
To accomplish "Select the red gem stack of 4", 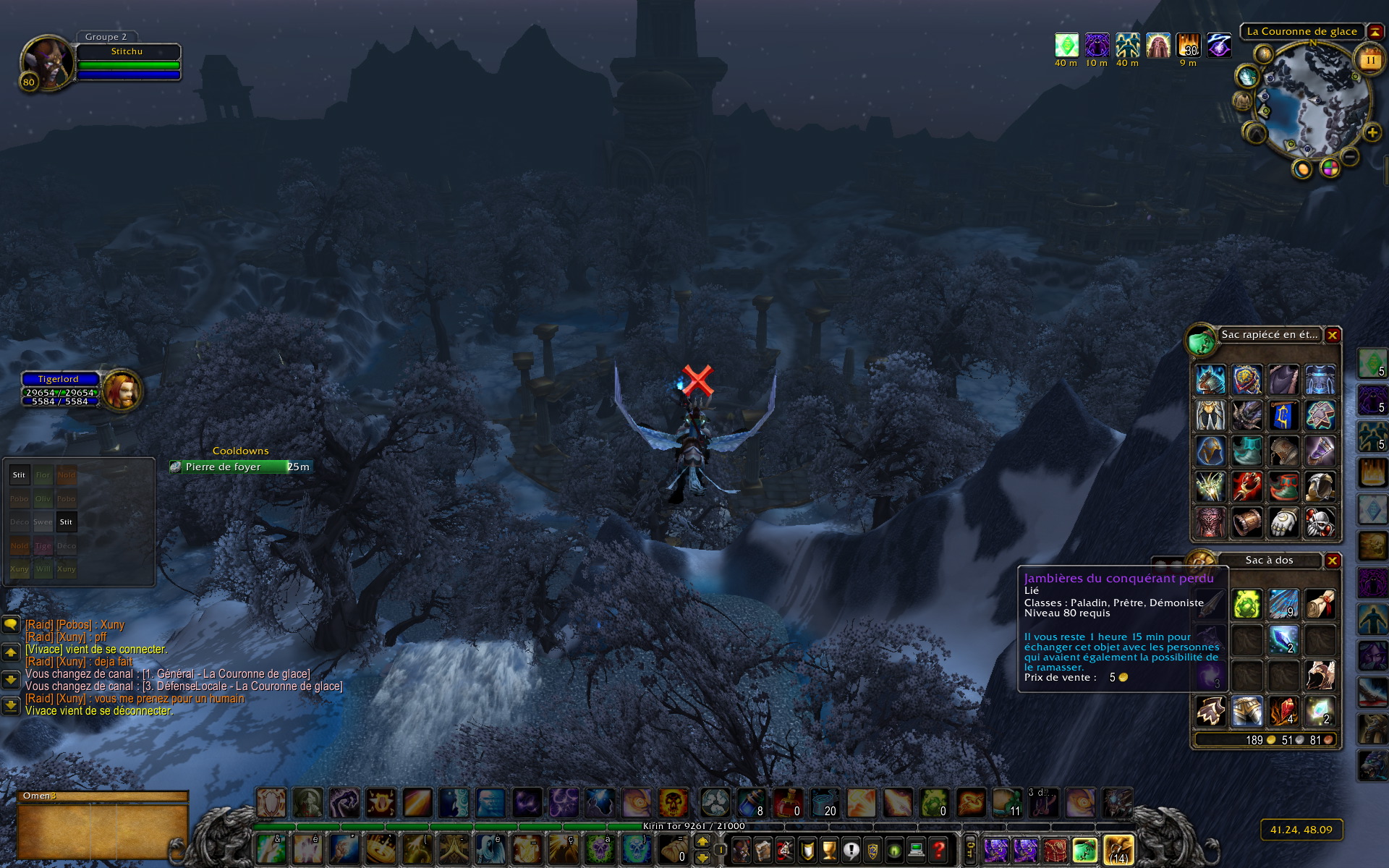I will tap(1283, 711).
